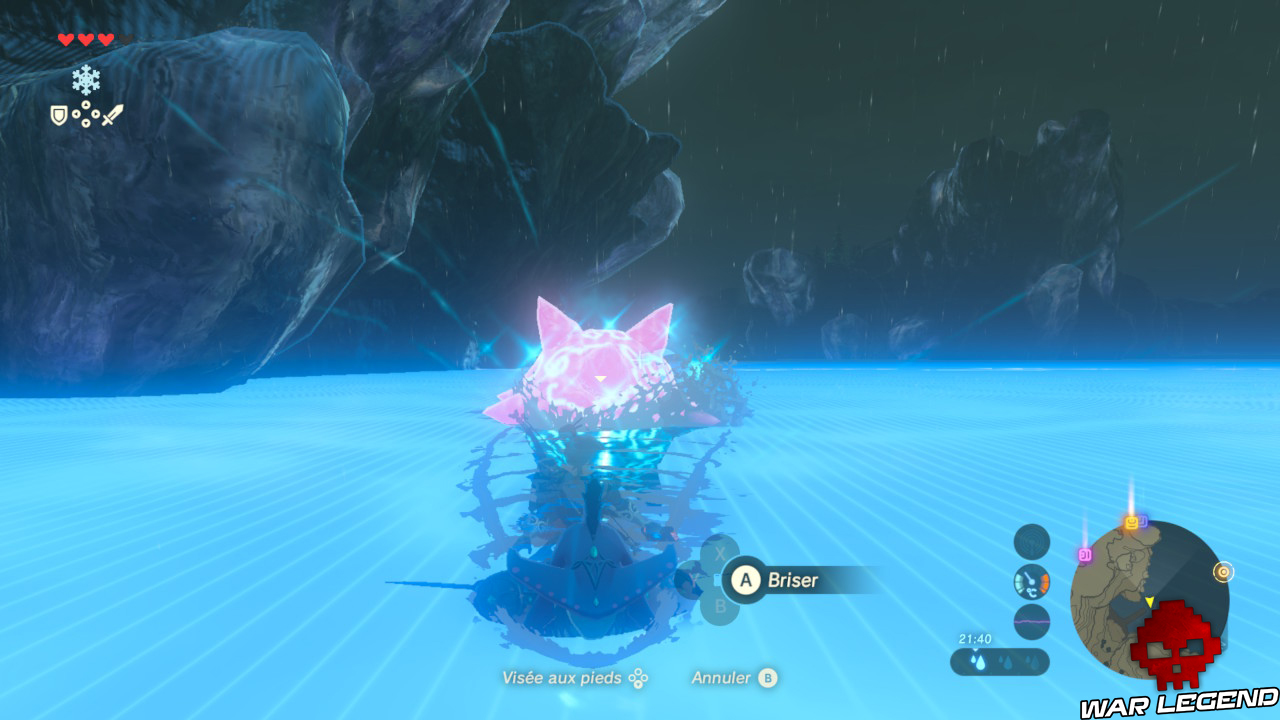Viewport: 1280px width, 720px height.
Task: Click the noise meter indicator
Action: tap(1032, 621)
